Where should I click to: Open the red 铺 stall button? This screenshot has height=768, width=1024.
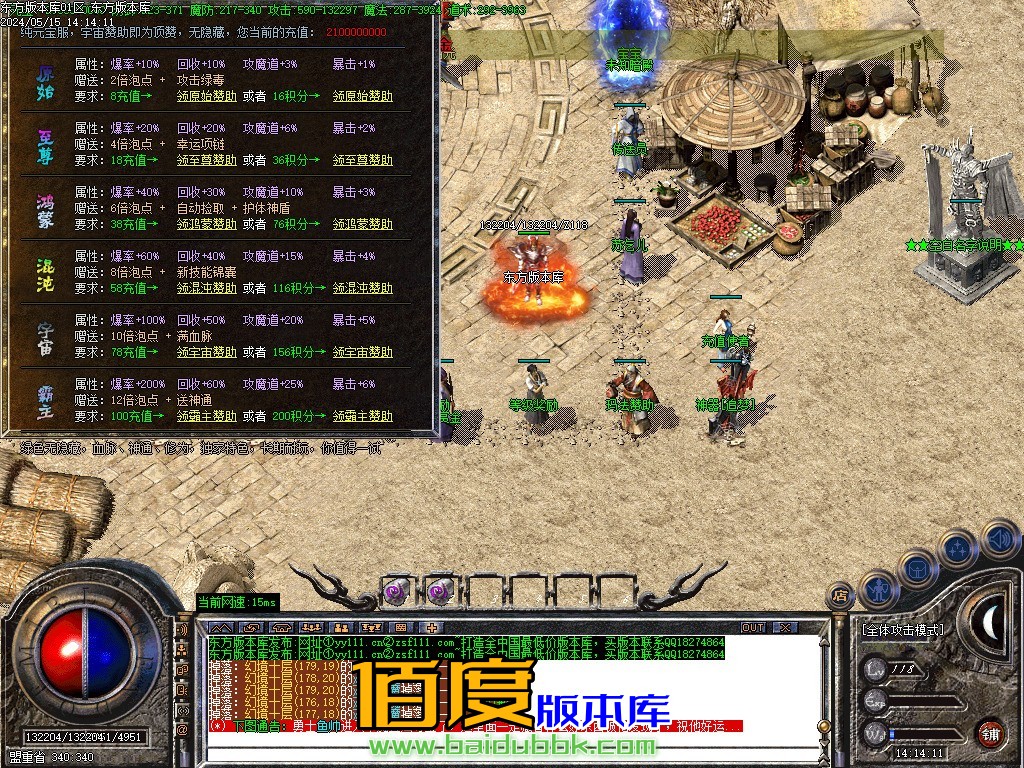click(x=990, y=732)
